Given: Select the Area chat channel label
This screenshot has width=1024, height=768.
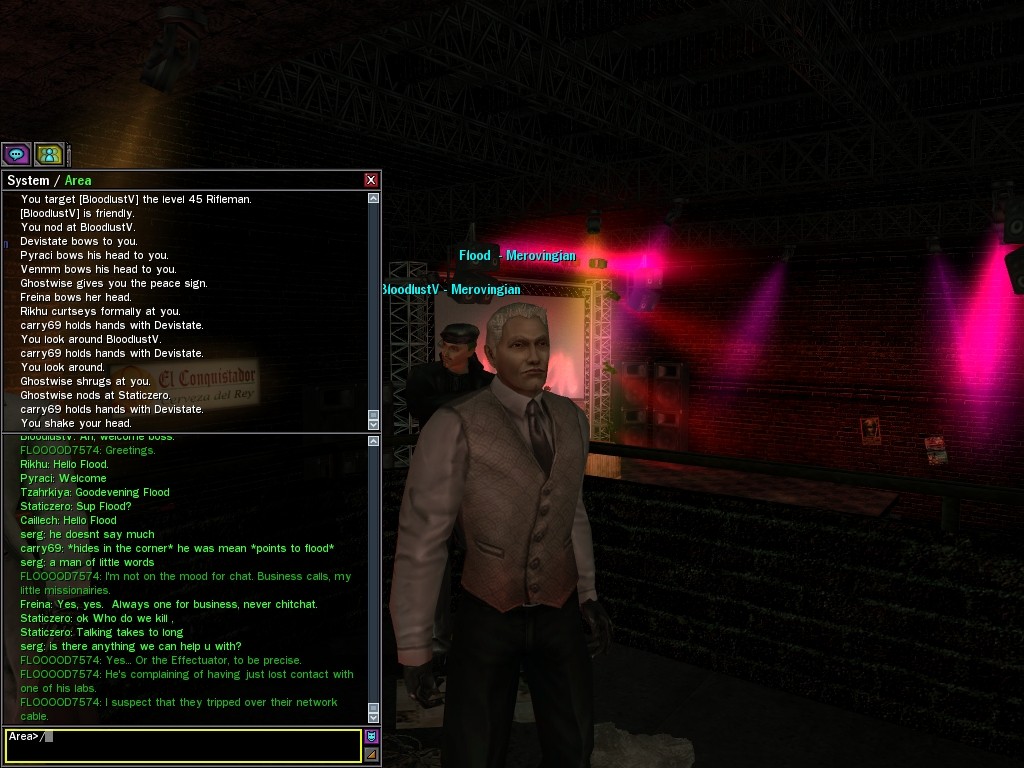Looking at the screenshot, I should (x=78, y=181).
